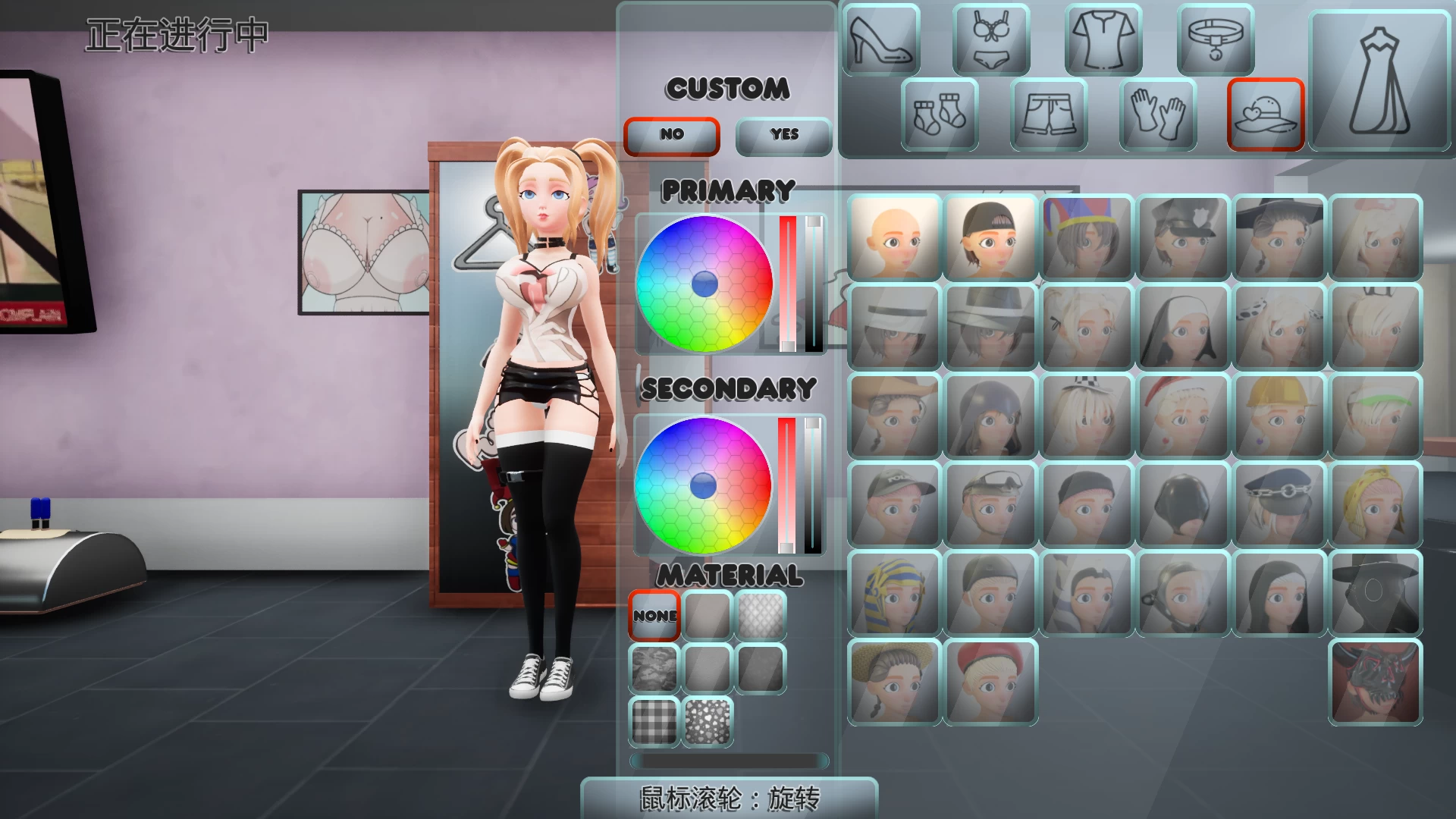Enable Custom by clicking YES

tap(783, 136)
